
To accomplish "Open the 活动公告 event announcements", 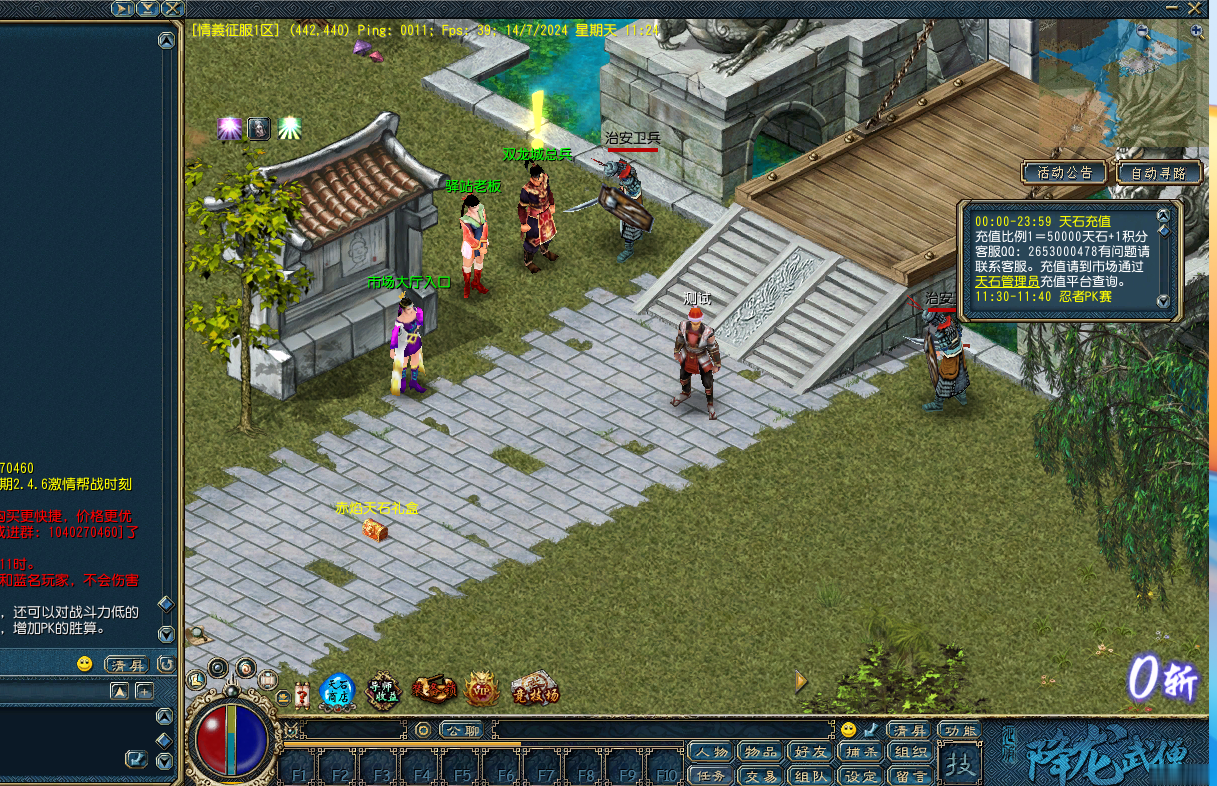I will coord(1064,173).
